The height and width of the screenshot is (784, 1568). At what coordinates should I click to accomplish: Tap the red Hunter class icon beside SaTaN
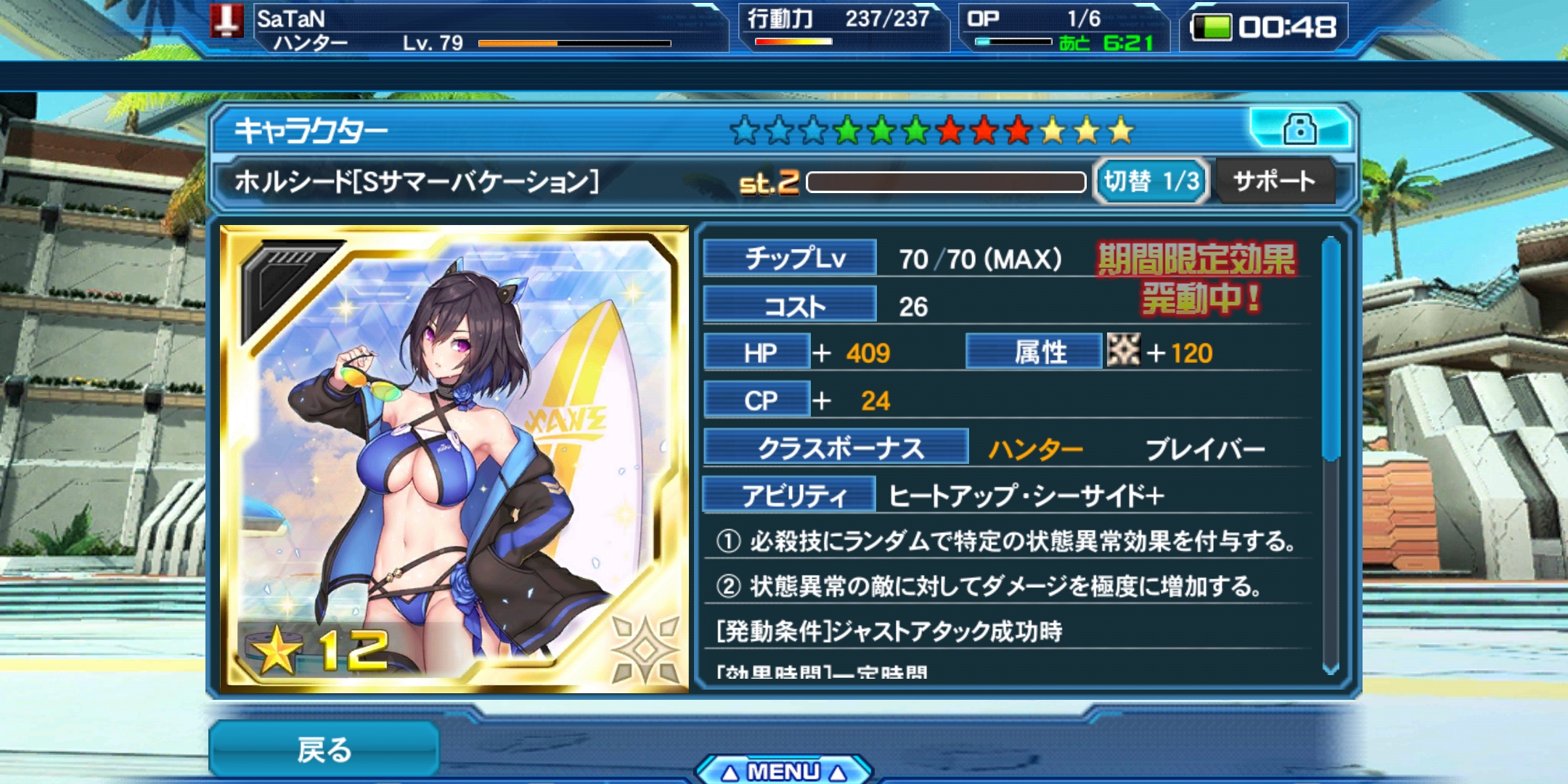[x=229, y=20]
